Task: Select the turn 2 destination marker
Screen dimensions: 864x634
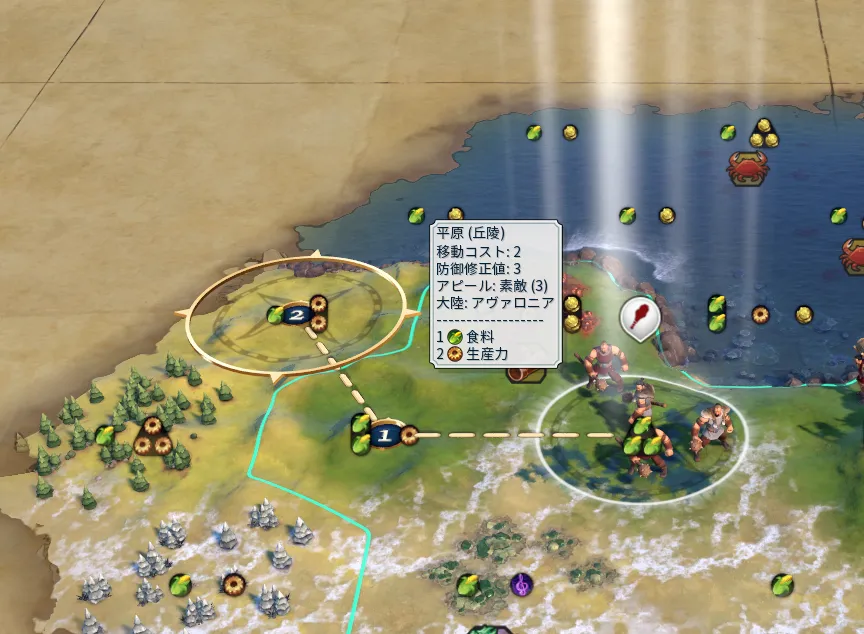Action: [x=297, y=315]
